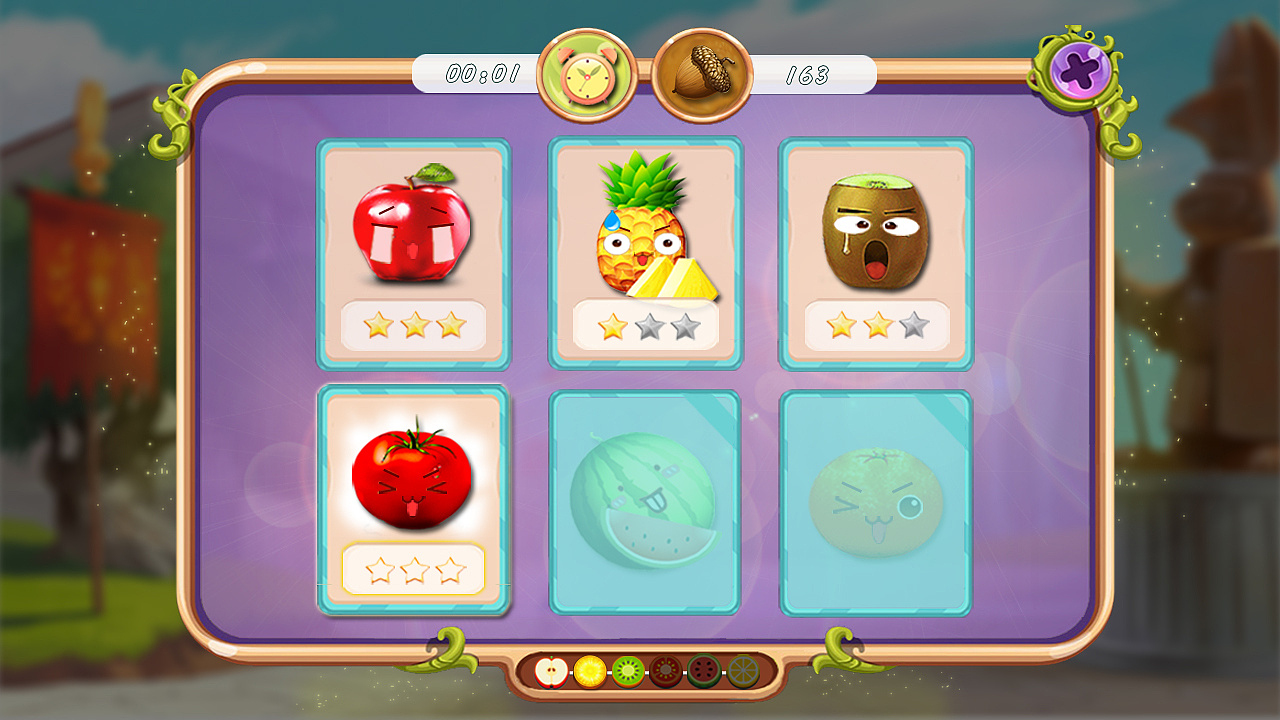This screenshot has width=1280, height=720.
Task: Open the kiwi level card
Action: [x=876, y=254]
